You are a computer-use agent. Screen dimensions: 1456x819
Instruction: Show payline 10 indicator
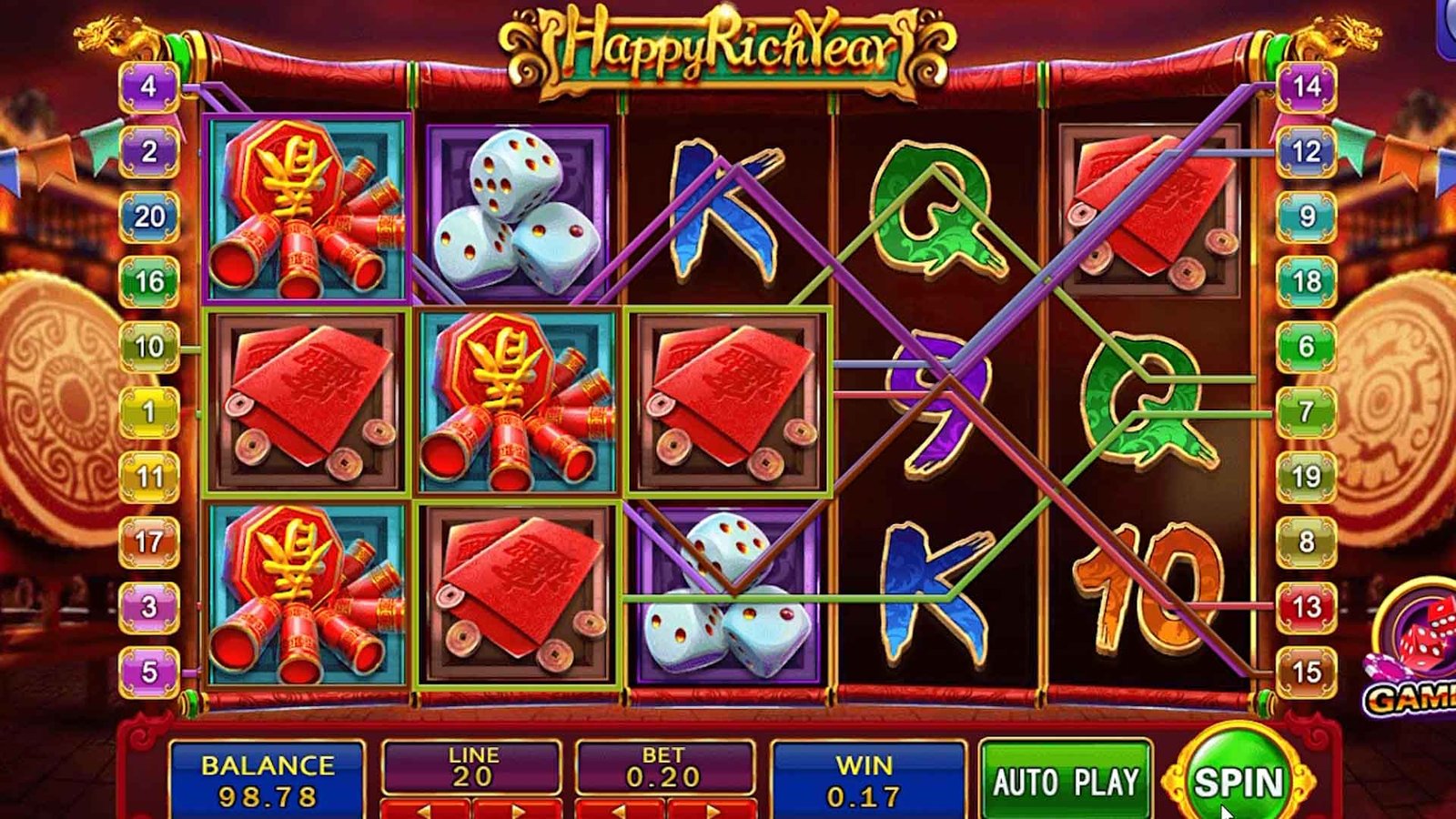coord(149,347)
